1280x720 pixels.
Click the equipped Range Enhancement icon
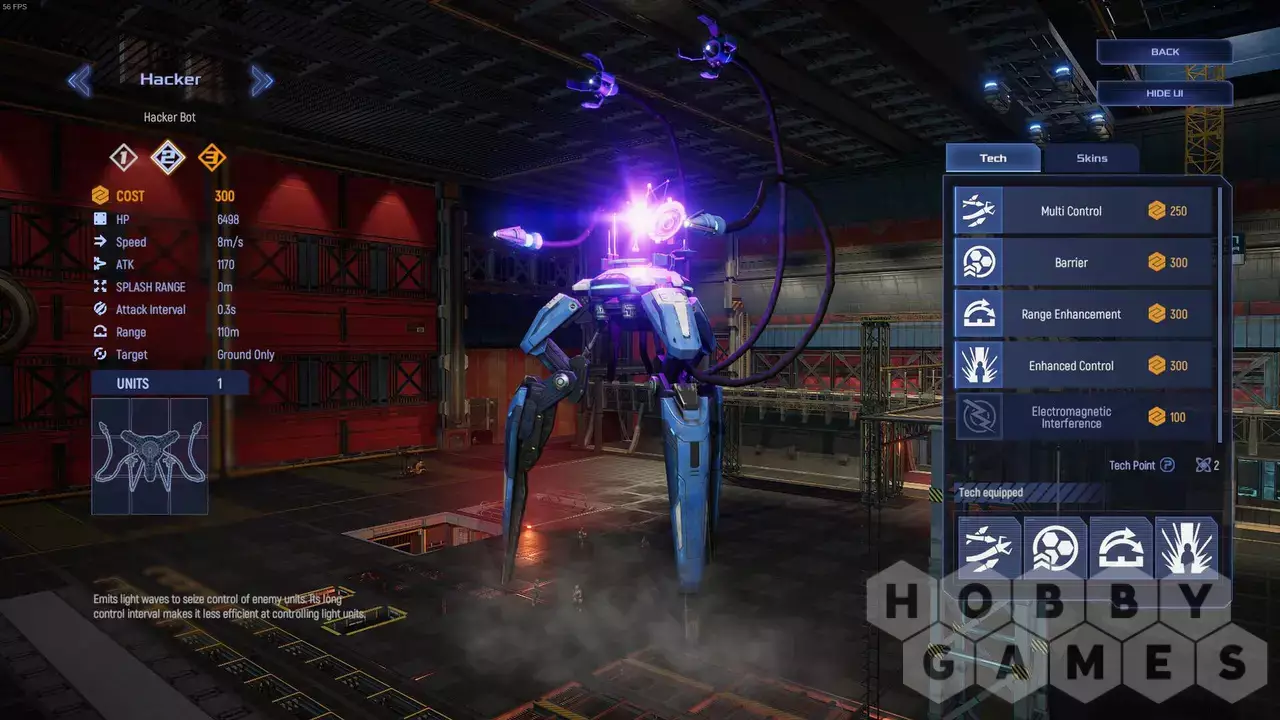(1120, 547)
